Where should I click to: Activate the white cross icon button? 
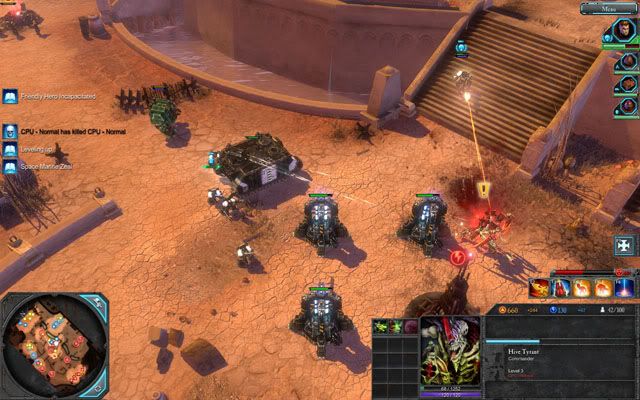tap(624, 245)
